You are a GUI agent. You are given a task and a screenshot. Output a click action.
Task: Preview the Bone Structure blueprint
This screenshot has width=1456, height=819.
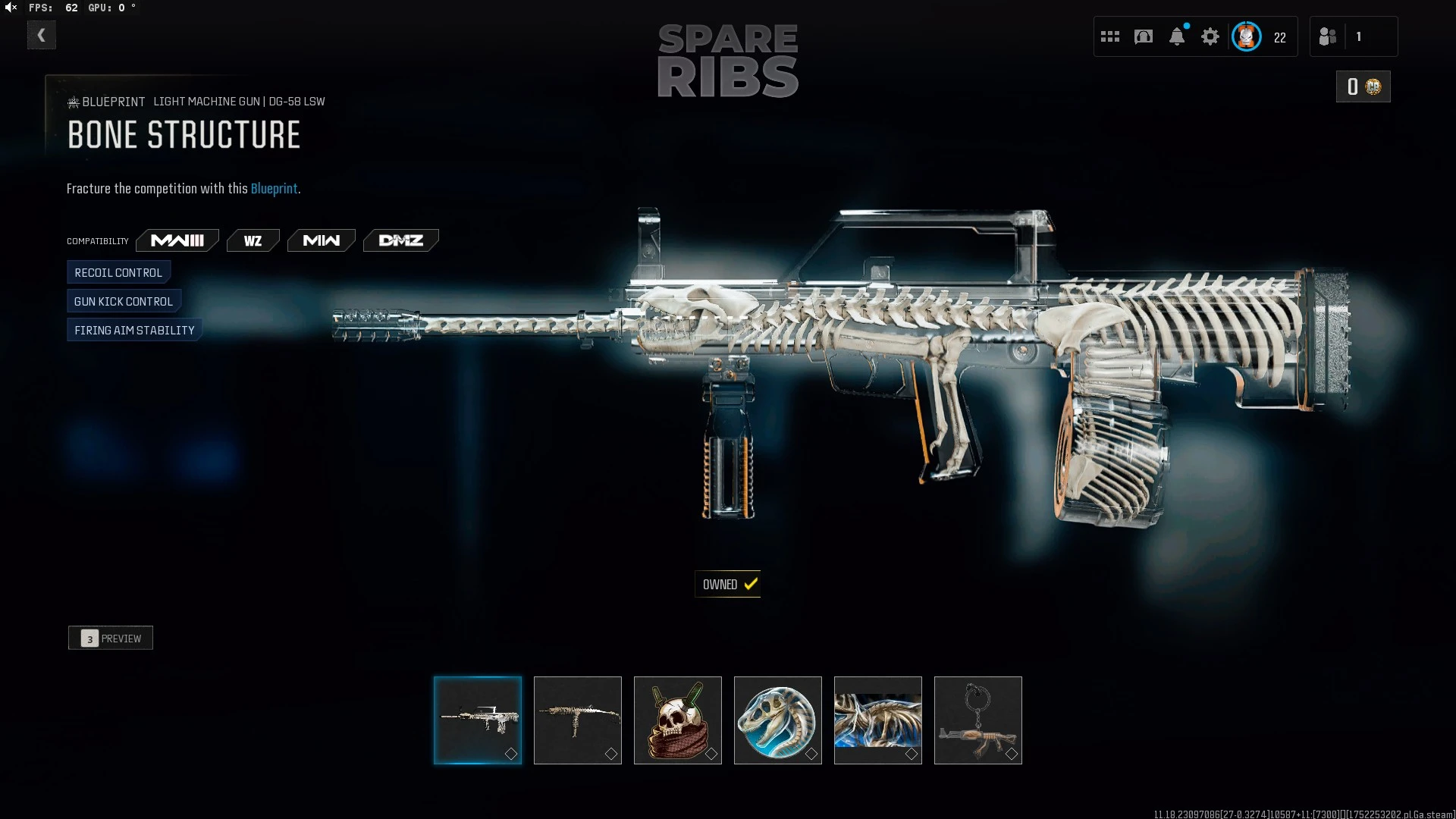111,638
